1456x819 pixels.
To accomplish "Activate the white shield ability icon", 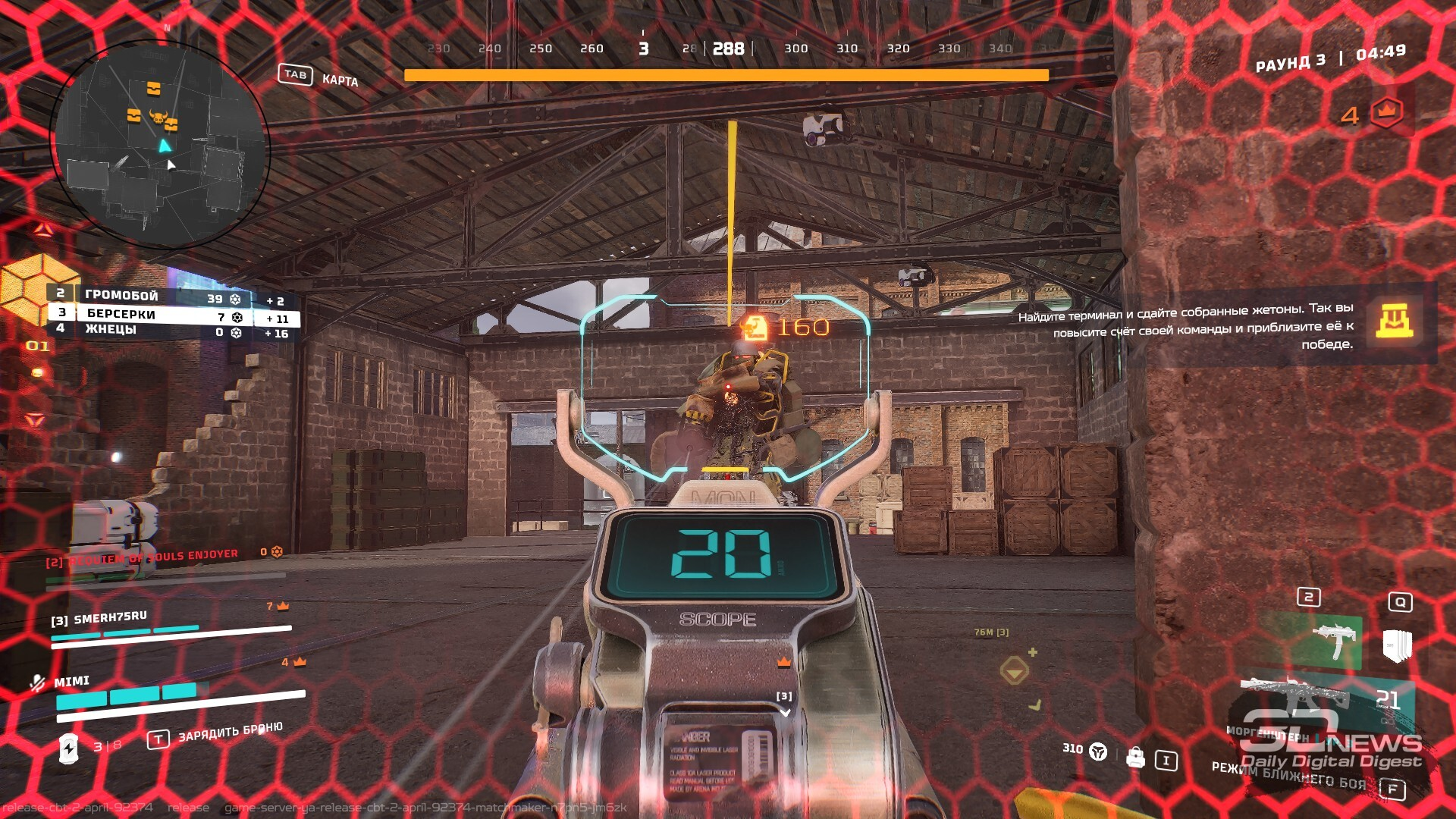I will [1397, 645].
